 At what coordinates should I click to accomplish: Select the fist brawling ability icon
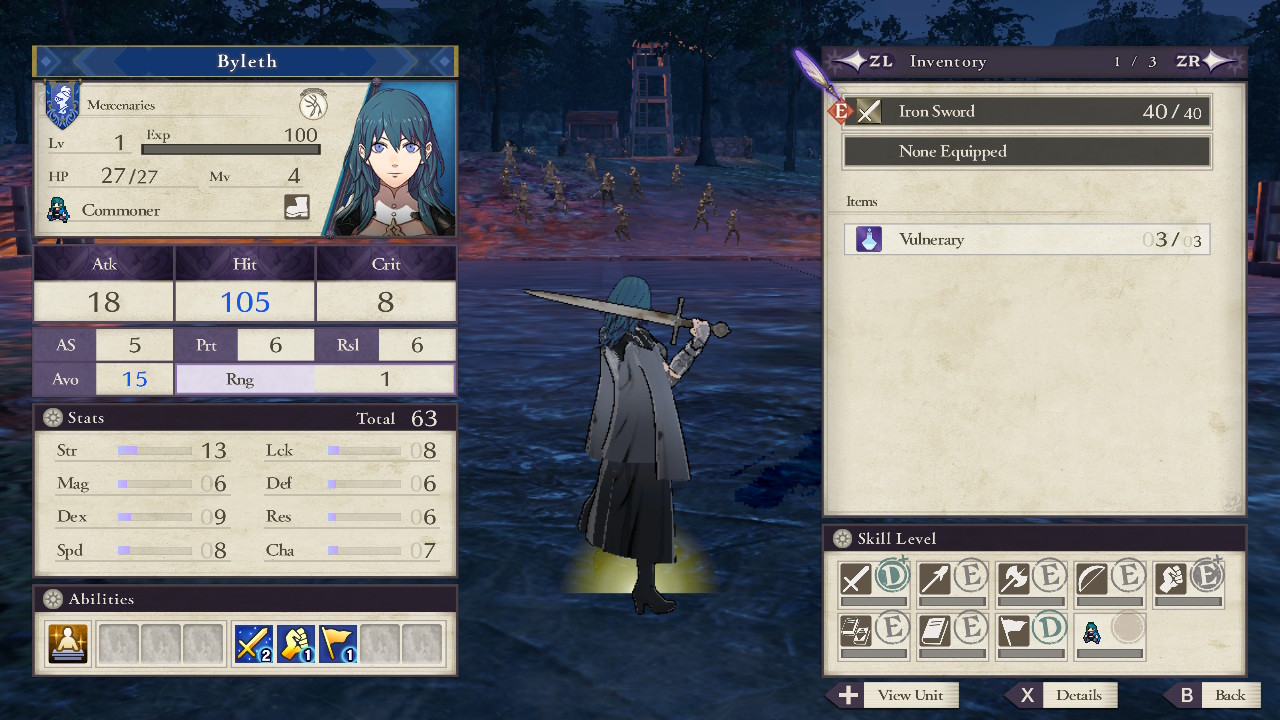tap(296, 643)
